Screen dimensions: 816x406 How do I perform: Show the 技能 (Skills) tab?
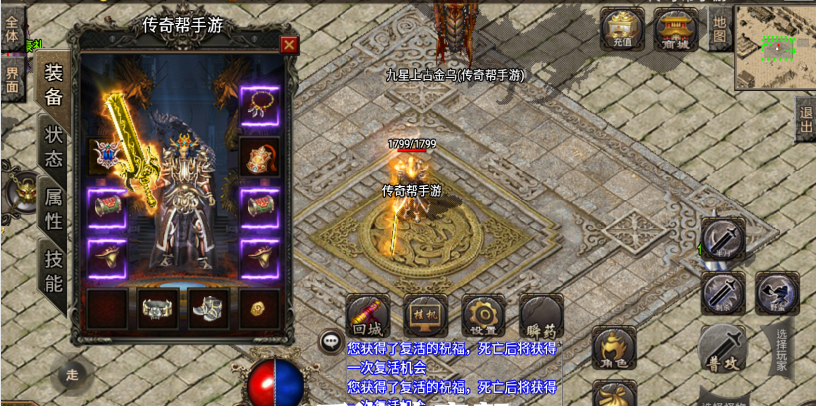coord(53,271)
